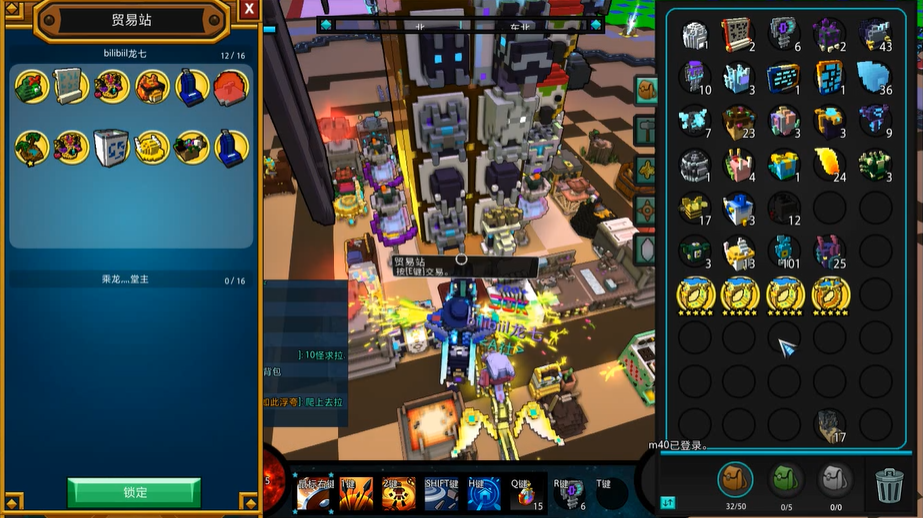923x518 pixels.
Task: Select the blue crystal stack of 36
Action: (x=875, y=77)
